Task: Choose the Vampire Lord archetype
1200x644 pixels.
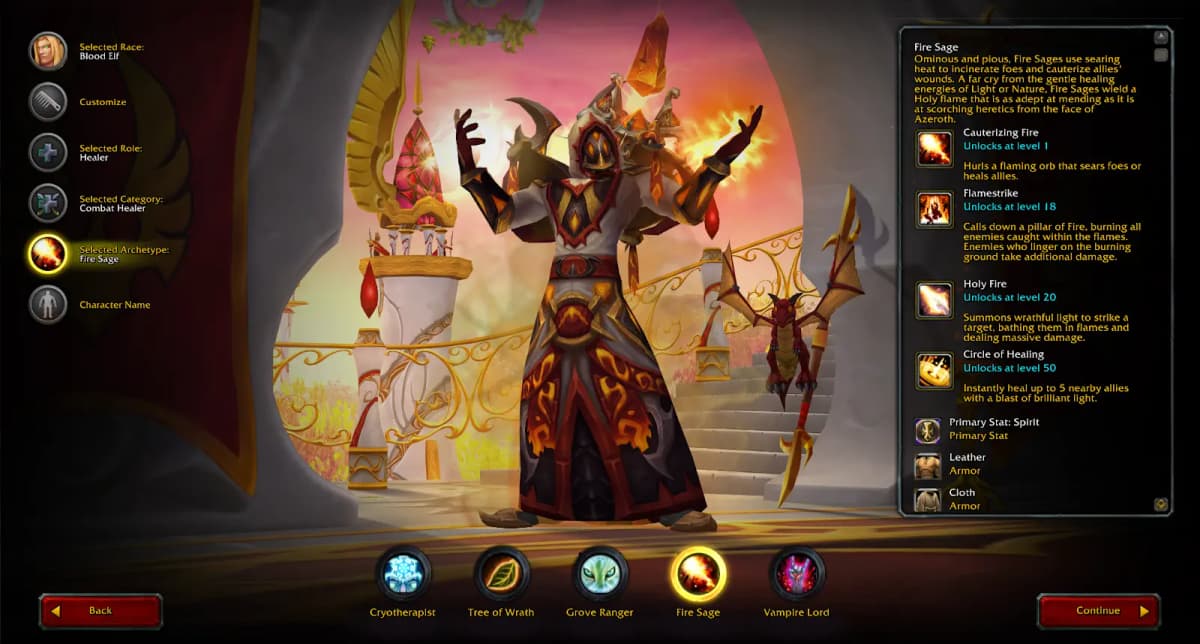Action: click(796, 574)
